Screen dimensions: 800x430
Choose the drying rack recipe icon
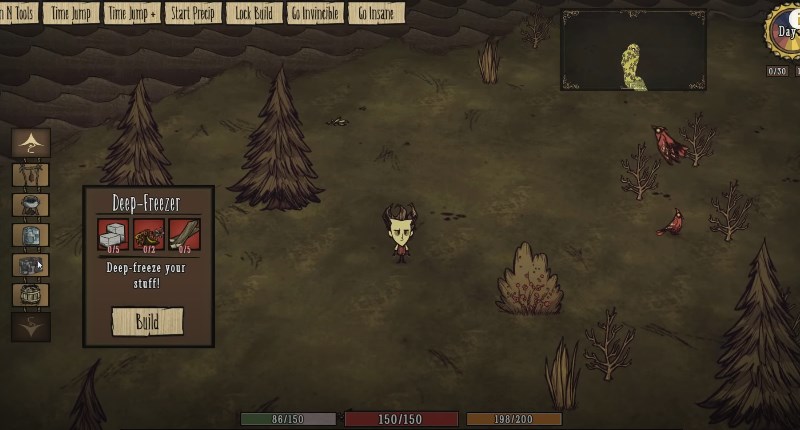click(x=30, y=175)
